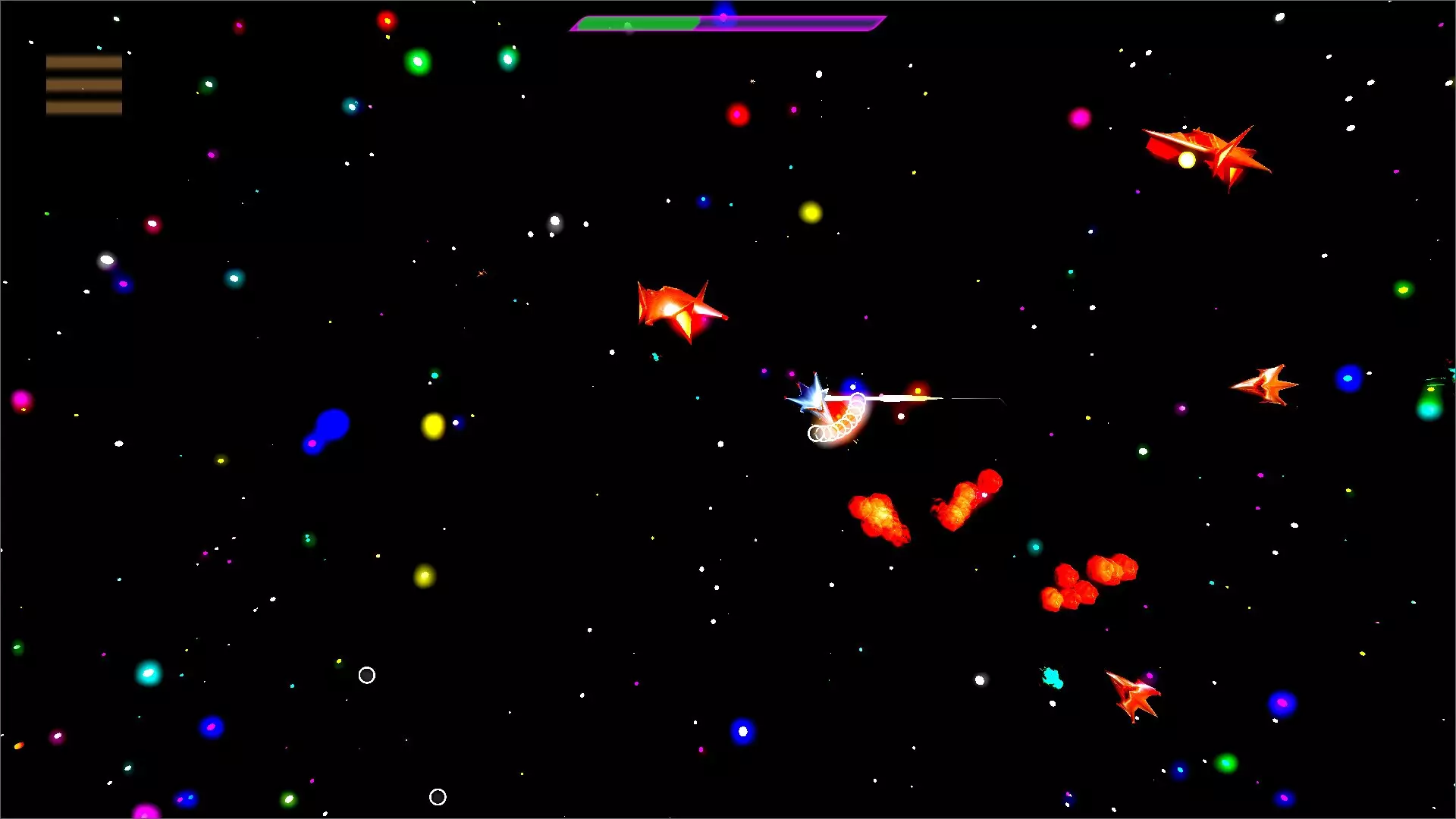Click the bottom stripe of the menu icon

point(83,109)
